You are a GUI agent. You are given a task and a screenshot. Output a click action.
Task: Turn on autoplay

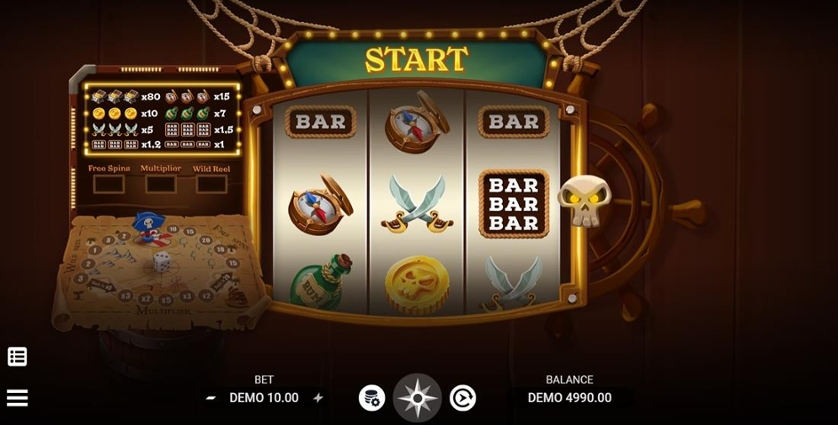463,398
